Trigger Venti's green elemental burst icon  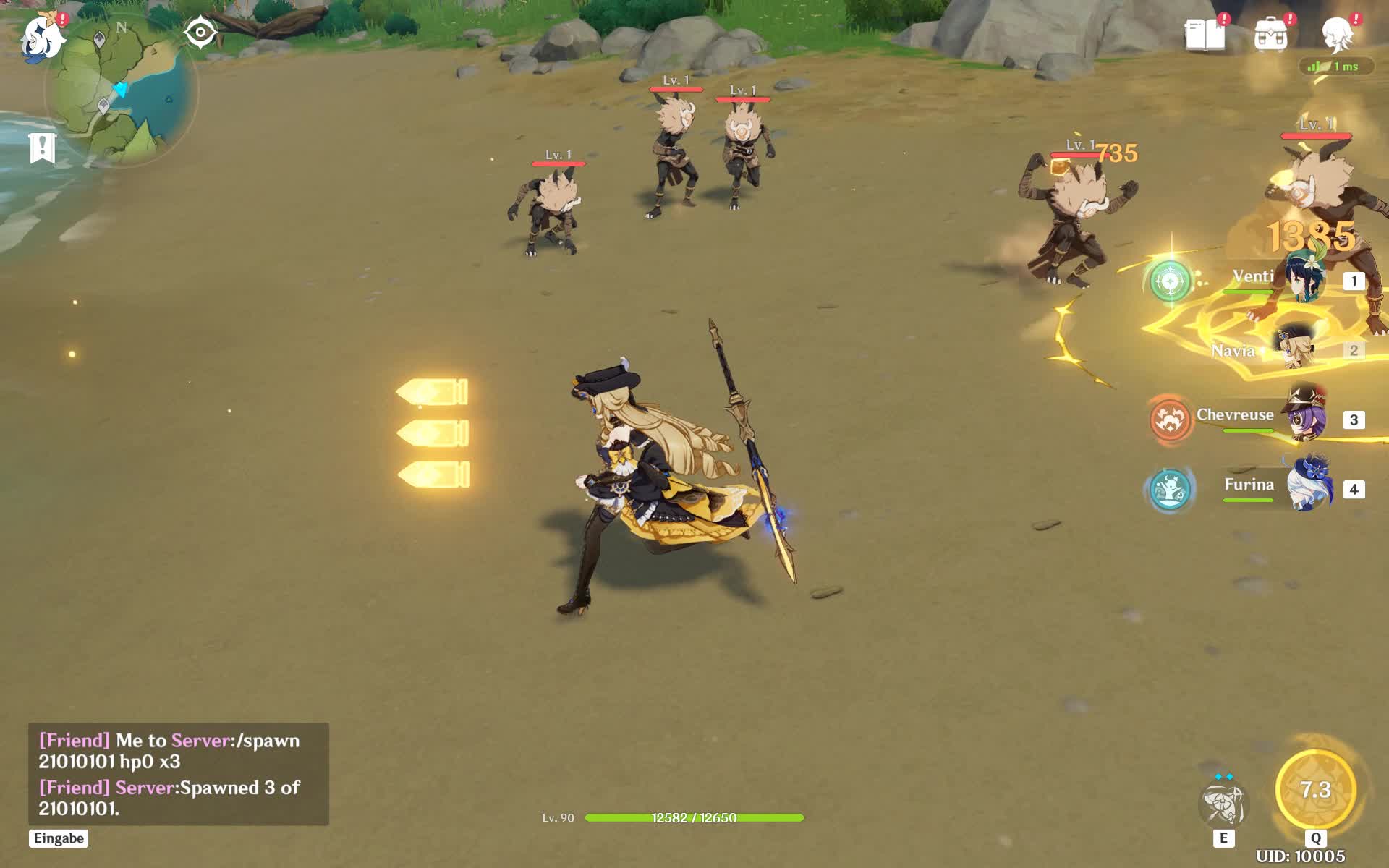tap(1170, 281)
